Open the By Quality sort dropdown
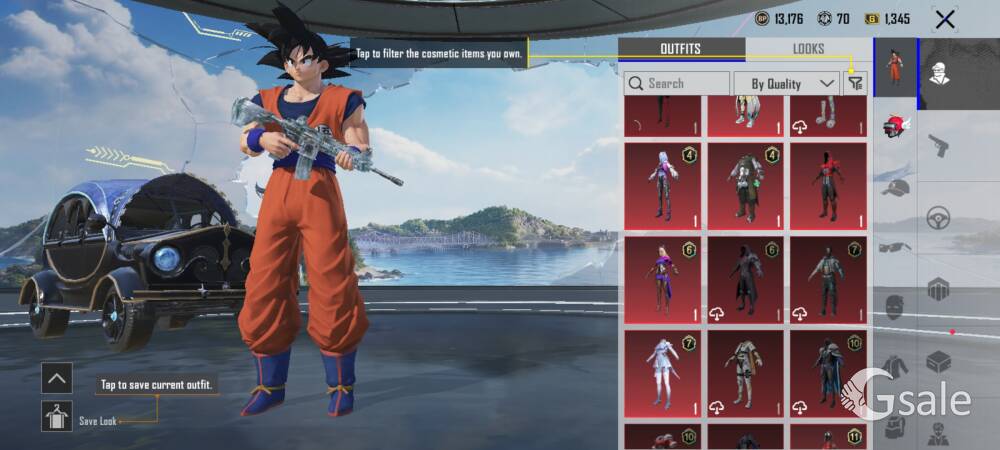Image resolution: width=1000 pixels, height=450 pixels. pyautogui.click(x=786, y=84)
